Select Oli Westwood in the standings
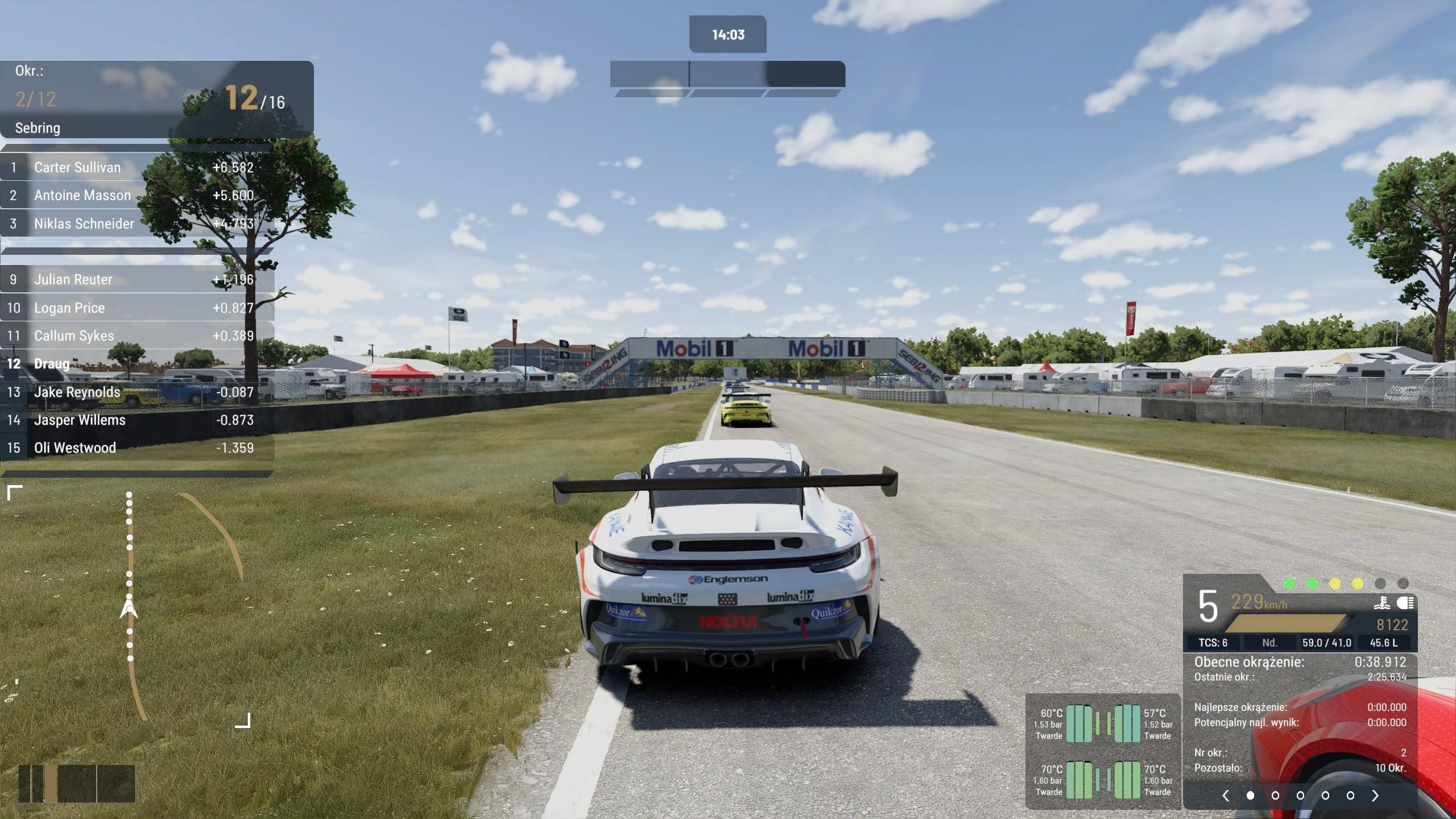The height and width of the screenshot is (819, 1456). coord(136,448)
